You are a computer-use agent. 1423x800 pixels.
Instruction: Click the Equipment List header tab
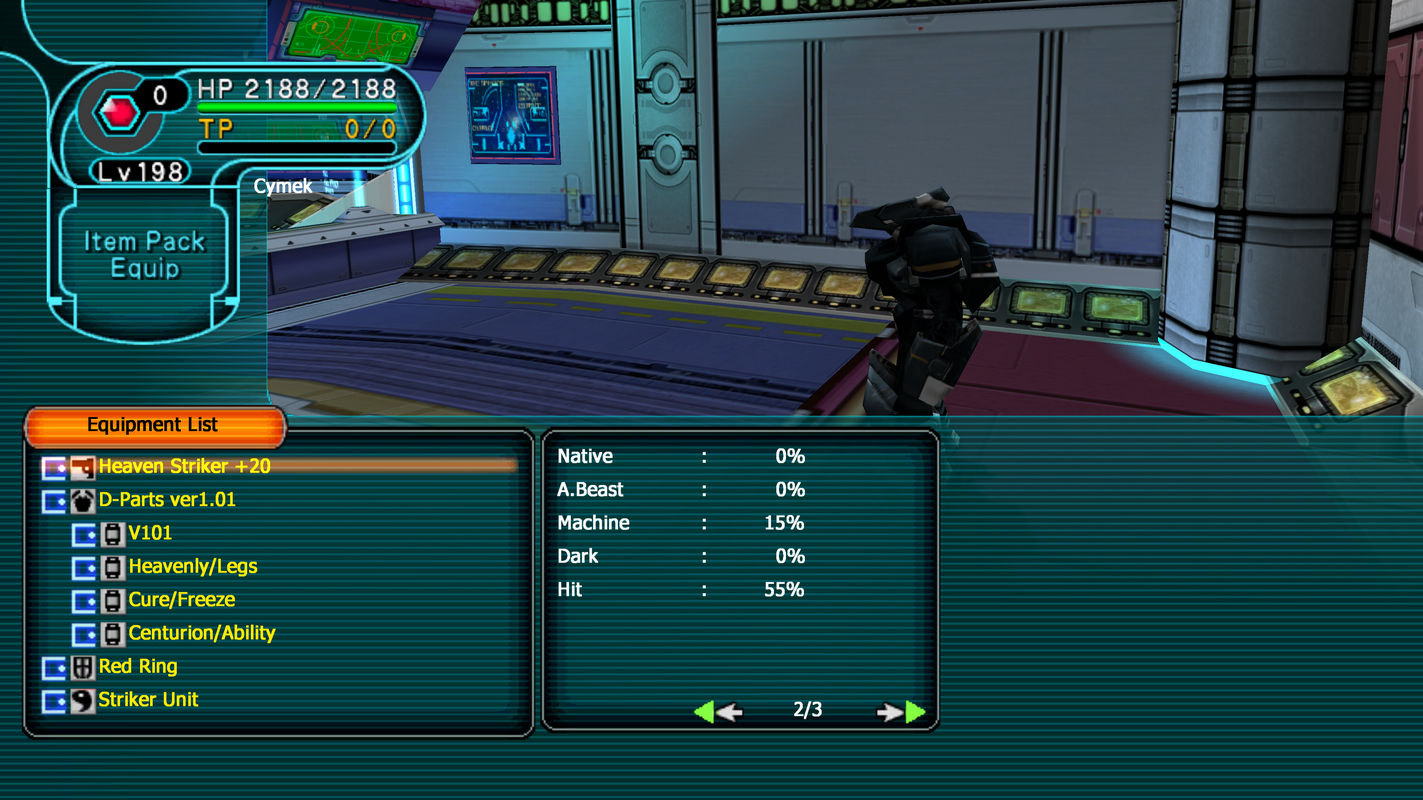click(155, 424)
